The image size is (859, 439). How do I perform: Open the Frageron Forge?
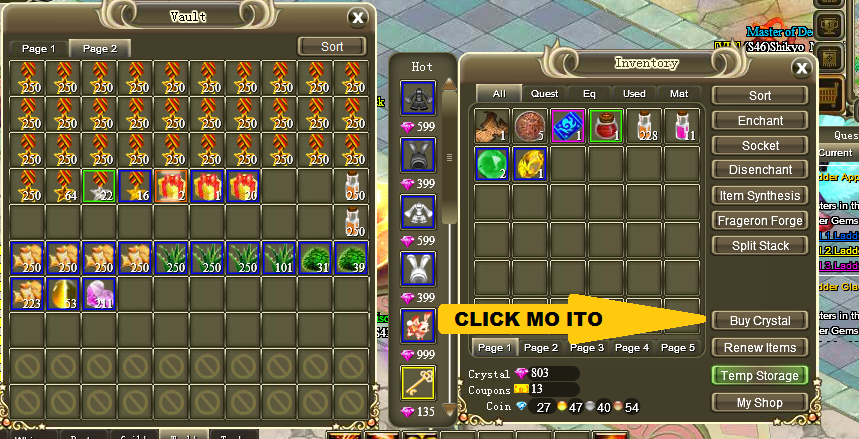point(760,221)
